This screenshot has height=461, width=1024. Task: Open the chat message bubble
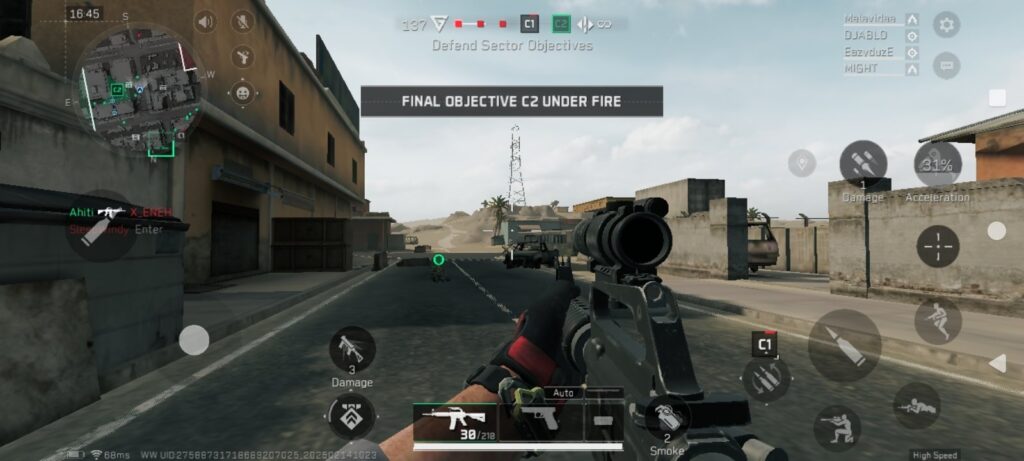click(946, 66)
